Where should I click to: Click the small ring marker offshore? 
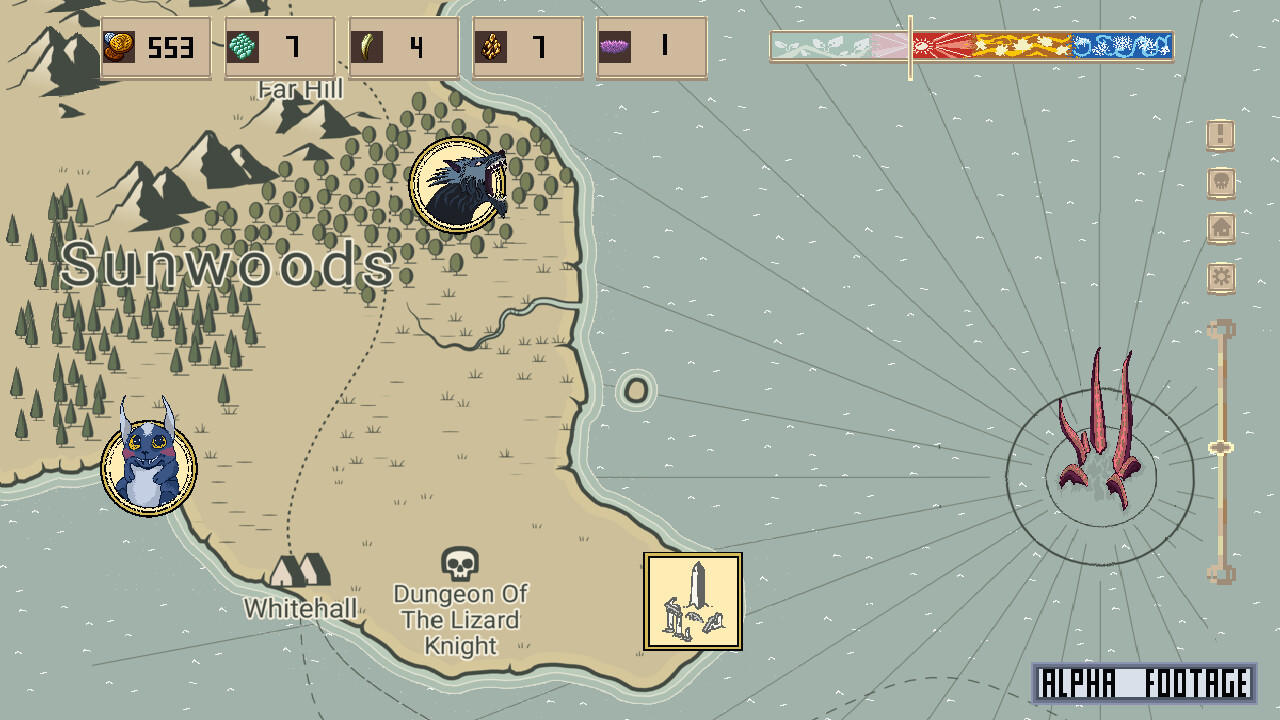click(x=635, y=390)
